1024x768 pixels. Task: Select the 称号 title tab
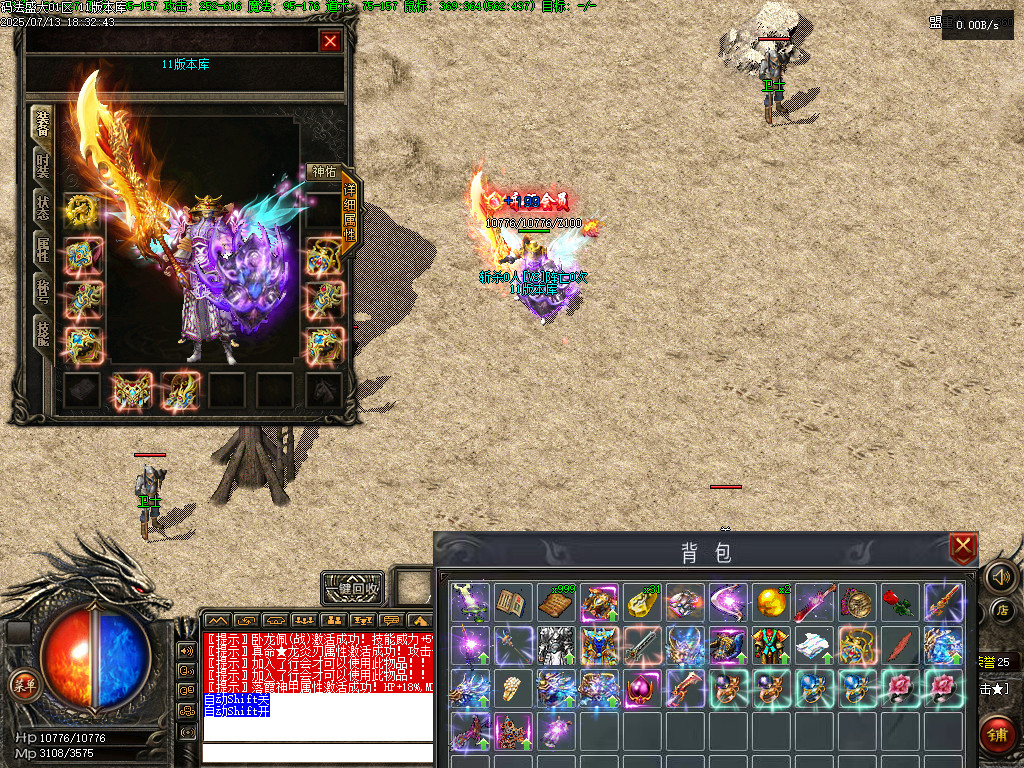tap(43, 291)
